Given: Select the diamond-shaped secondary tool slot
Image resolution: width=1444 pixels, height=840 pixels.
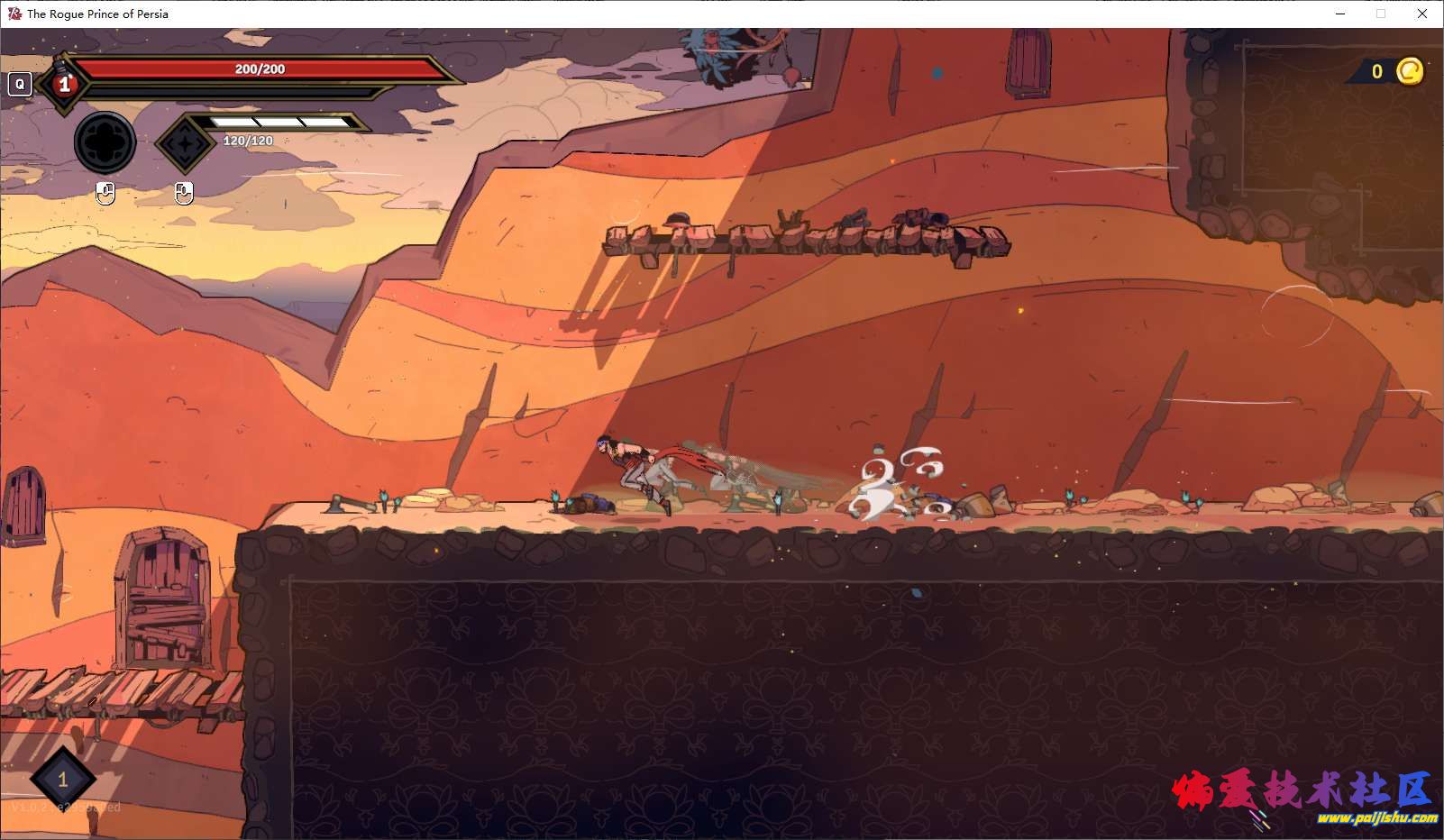Looking at the screenshot, I should click(x=185, y=142).
